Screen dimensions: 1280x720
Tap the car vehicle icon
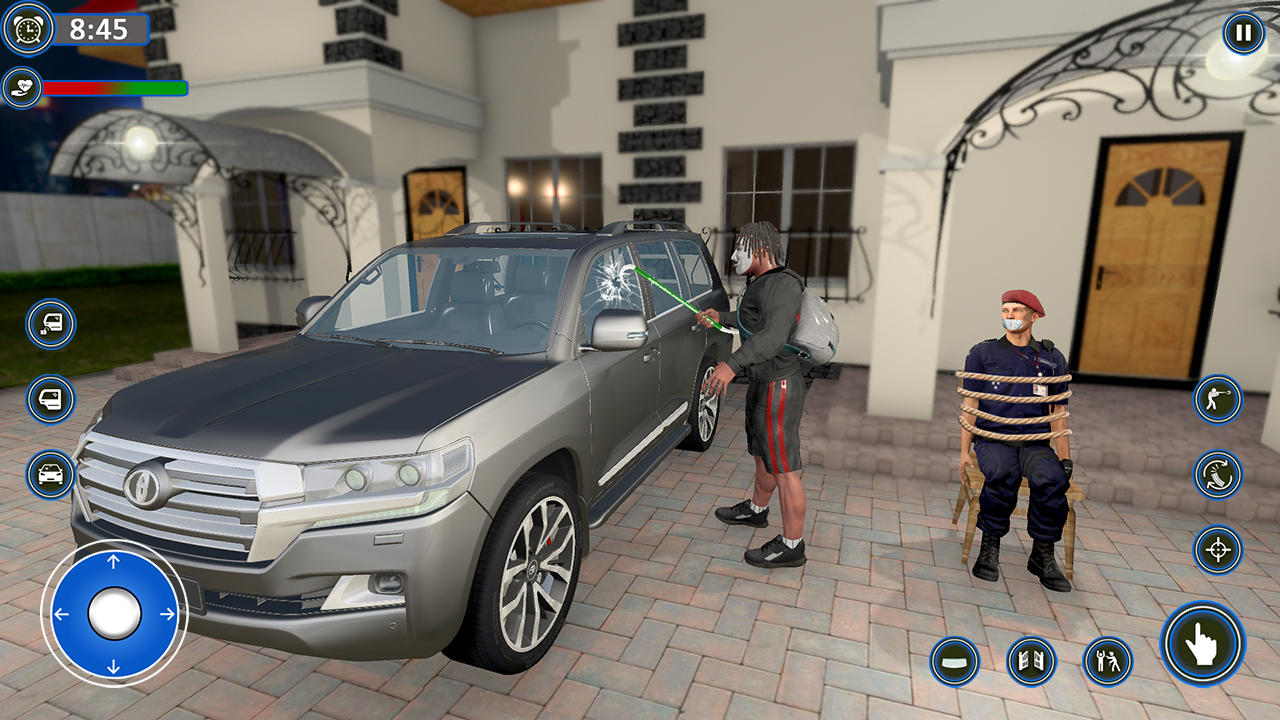(50, 475)
